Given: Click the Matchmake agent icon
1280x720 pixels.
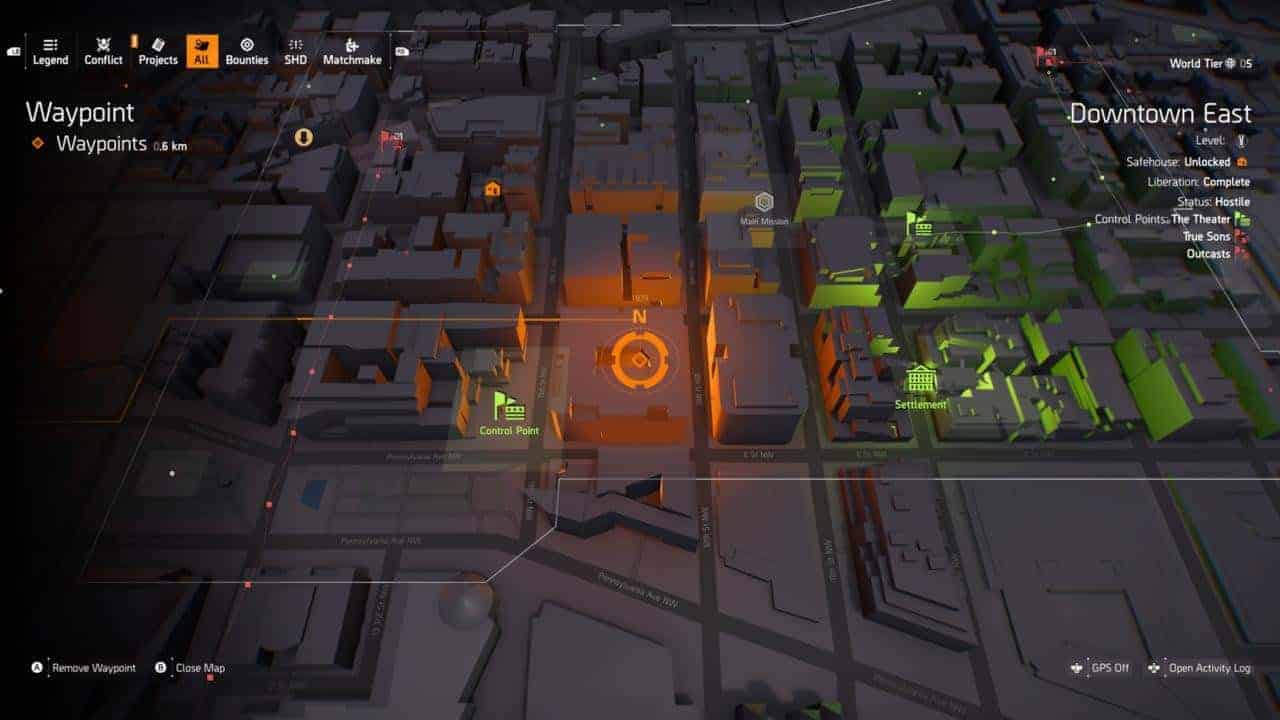Looking at the screenshot, I should pos(349,50).
